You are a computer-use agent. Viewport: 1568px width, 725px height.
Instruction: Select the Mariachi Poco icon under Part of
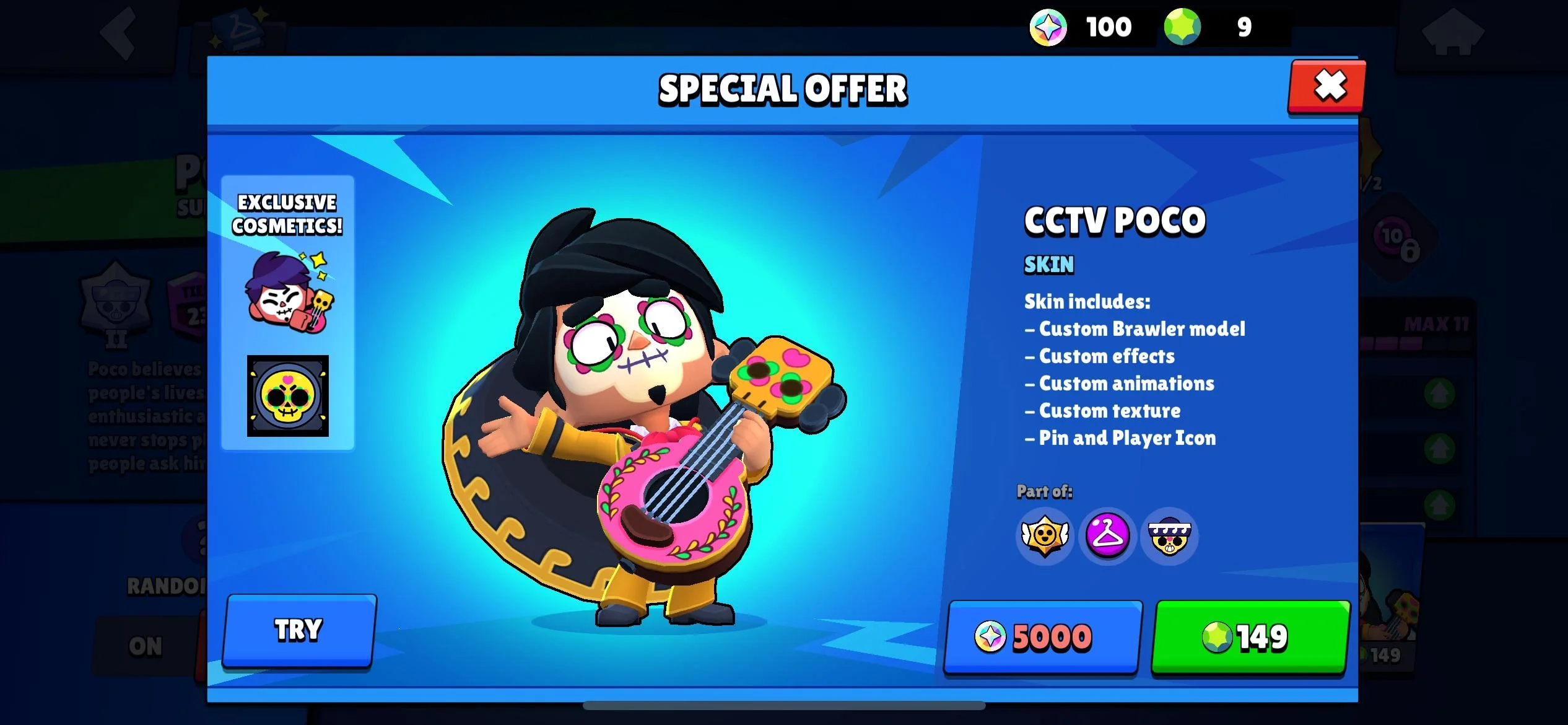point(1169,537)
